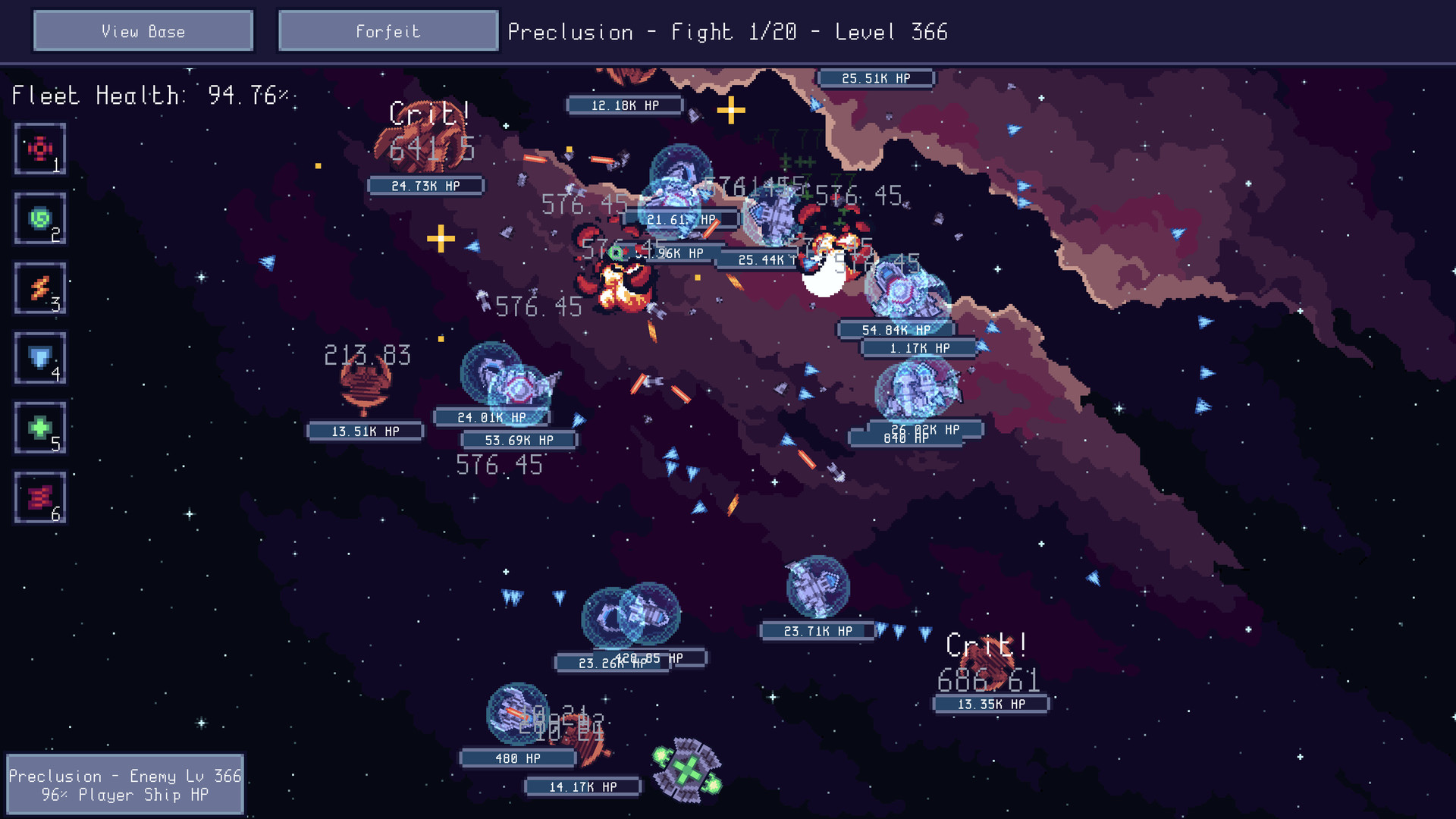This screenshot has width=1456, height=819.
Task: Open the View Base screen
Action: 143,31
